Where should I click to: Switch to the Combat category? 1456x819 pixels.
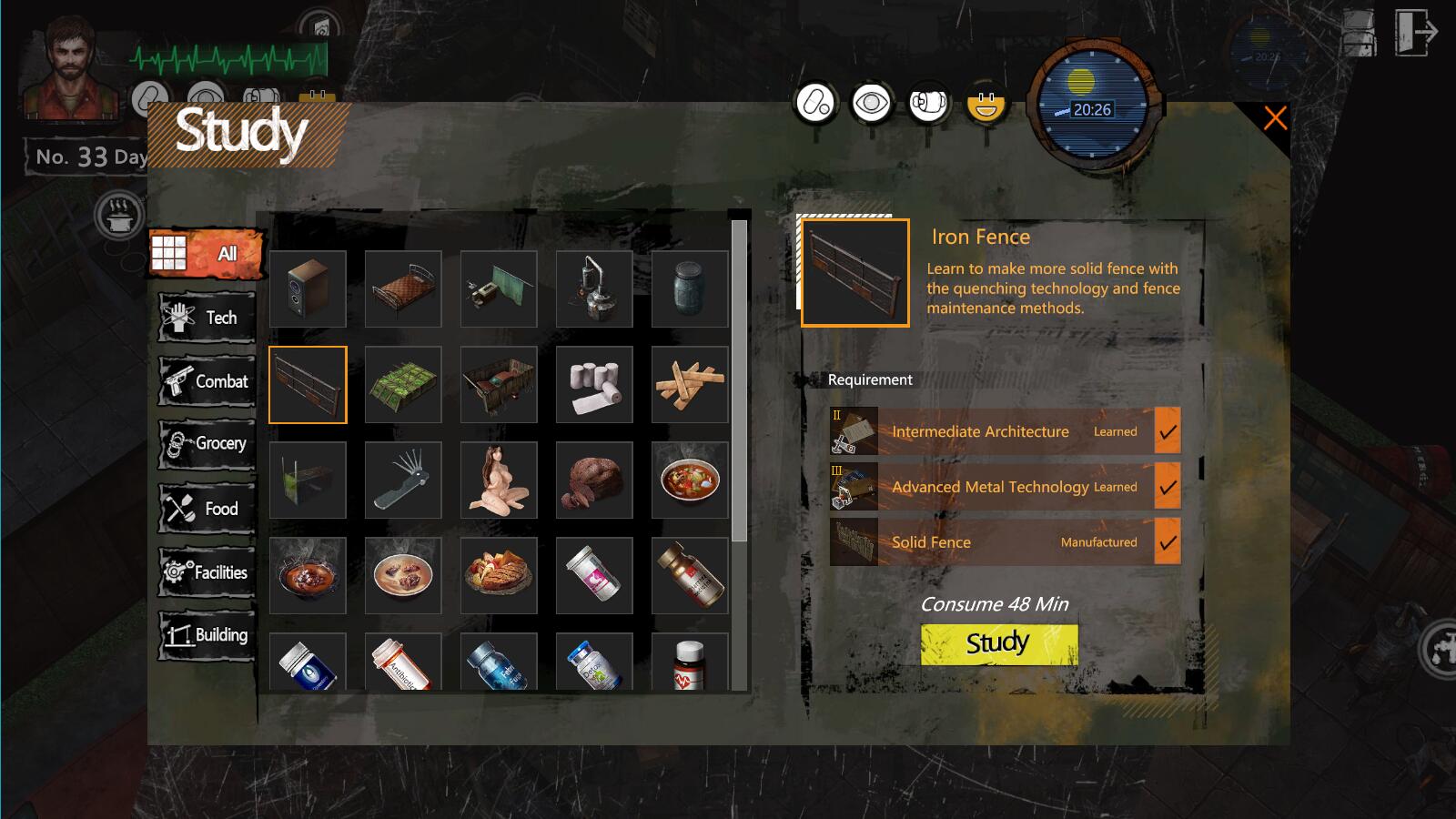(x=207, y=381)
